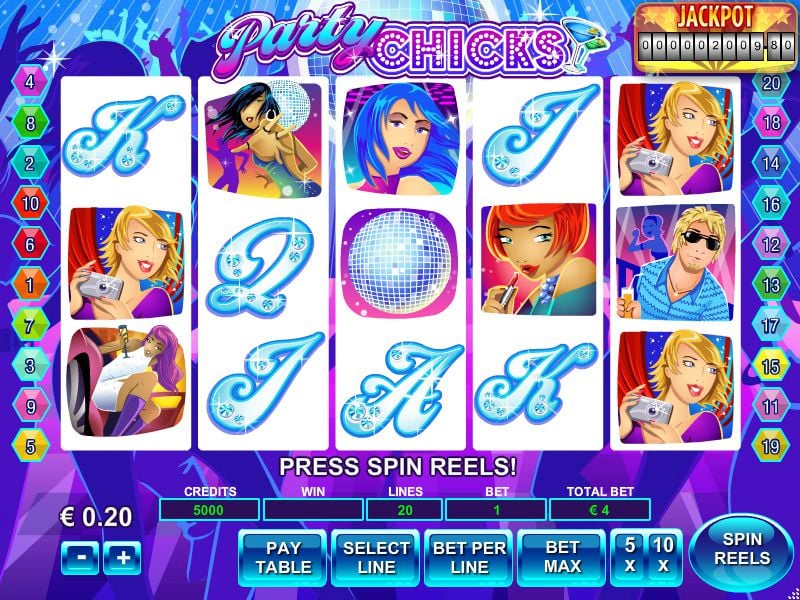
Task: Select payline number 20 marker
Action: point(771,83)
